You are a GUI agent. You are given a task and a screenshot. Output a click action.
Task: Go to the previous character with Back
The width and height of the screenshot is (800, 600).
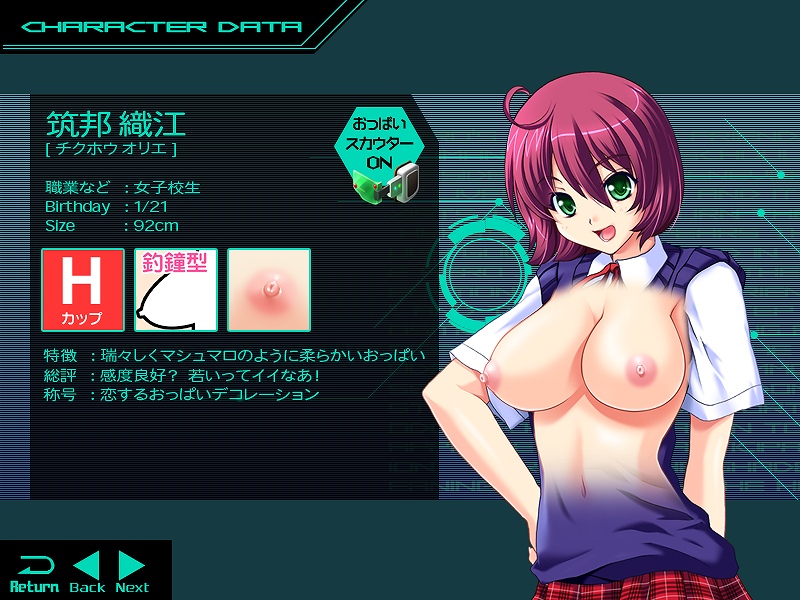tap(87, 572)
